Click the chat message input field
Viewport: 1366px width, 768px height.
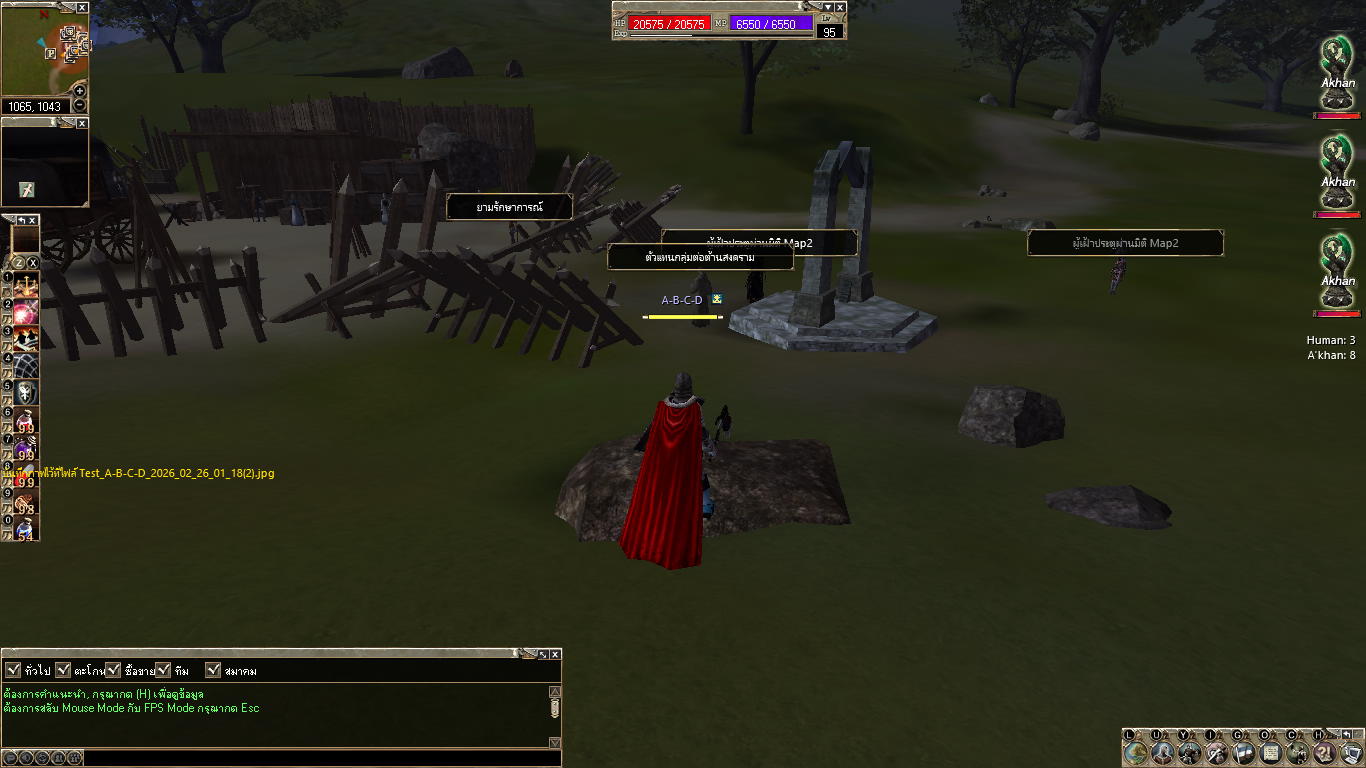[x=320, y=758]
